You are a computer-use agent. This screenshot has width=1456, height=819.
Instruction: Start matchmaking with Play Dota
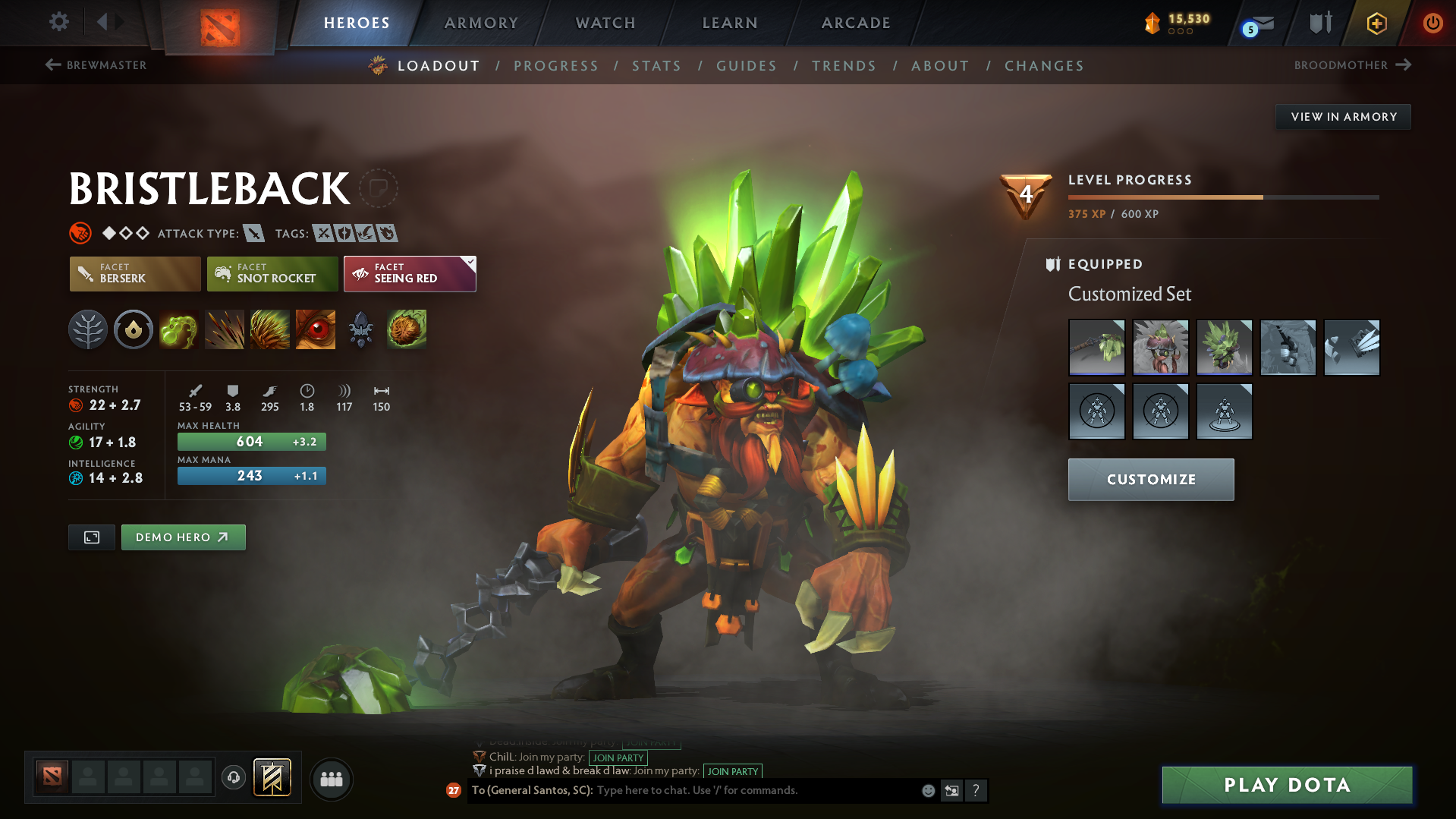(1287, 785)
